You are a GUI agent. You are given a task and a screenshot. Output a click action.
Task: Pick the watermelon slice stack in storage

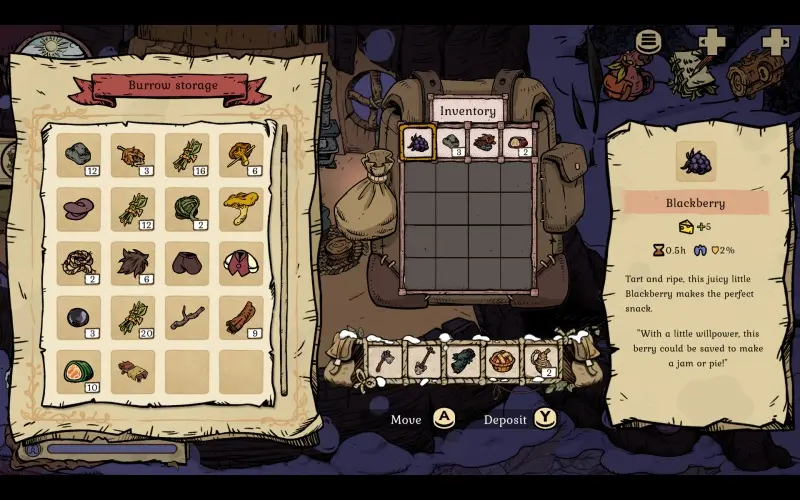(79, 371)
